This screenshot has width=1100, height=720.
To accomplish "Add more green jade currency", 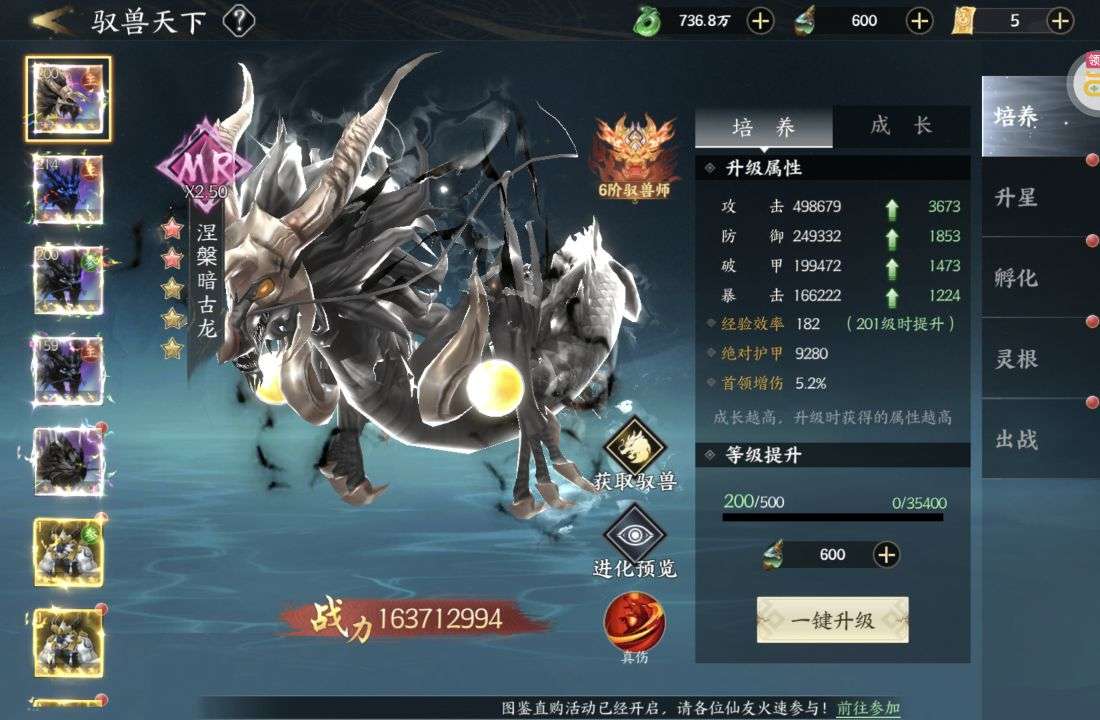I will (760, 20).
